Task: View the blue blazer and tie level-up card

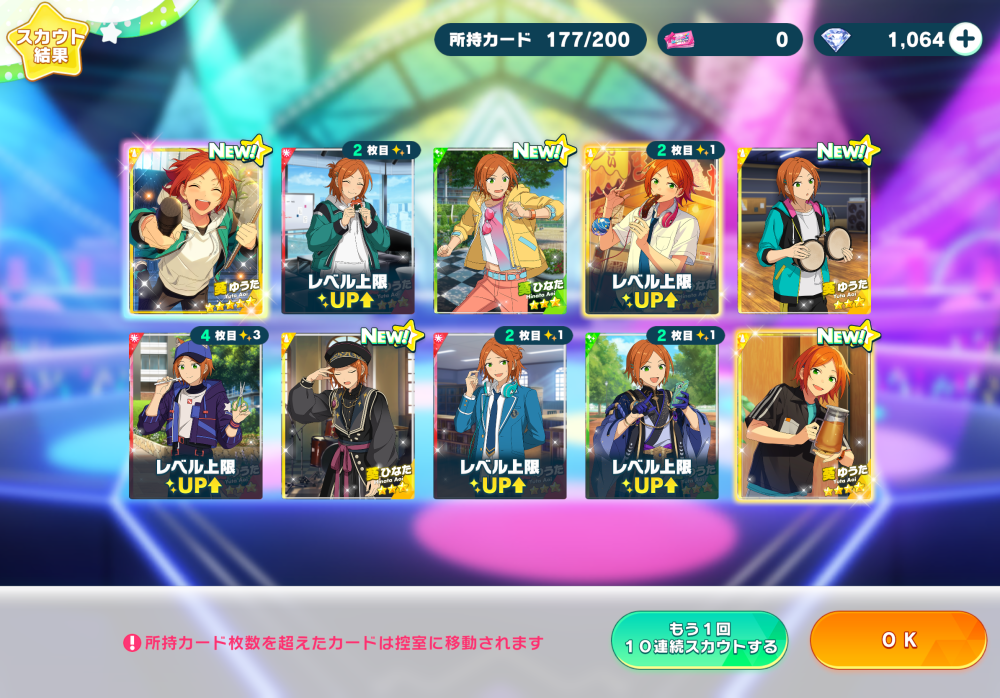Action: (500, 416)
